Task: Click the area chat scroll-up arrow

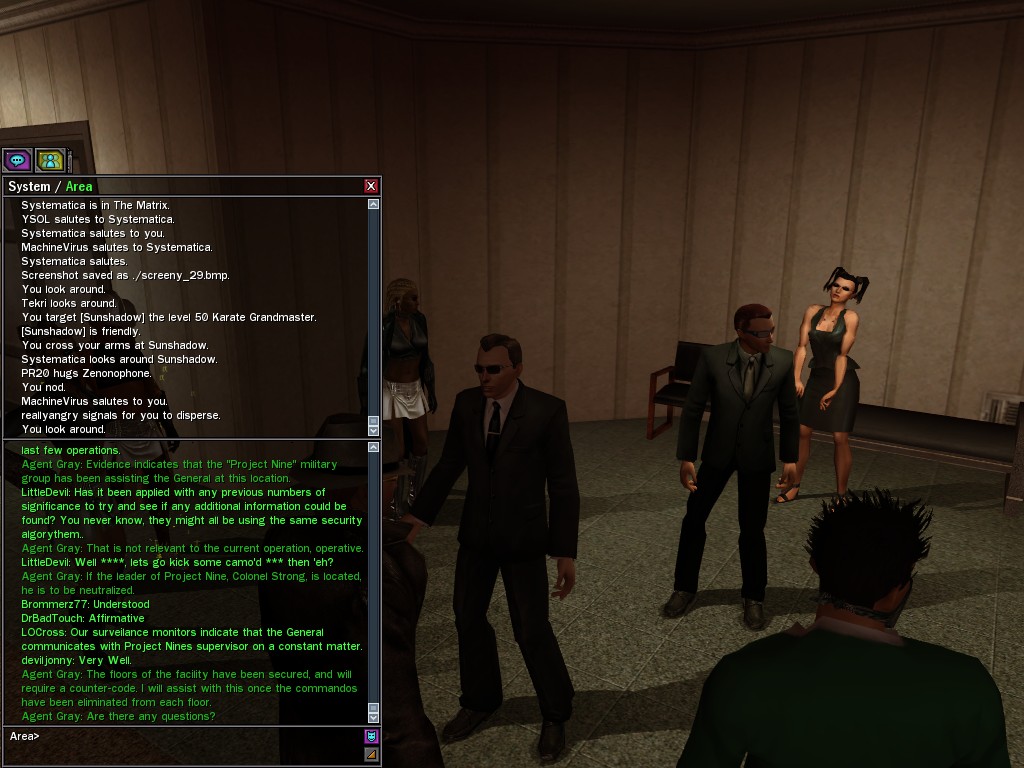Action: point(374,447)
